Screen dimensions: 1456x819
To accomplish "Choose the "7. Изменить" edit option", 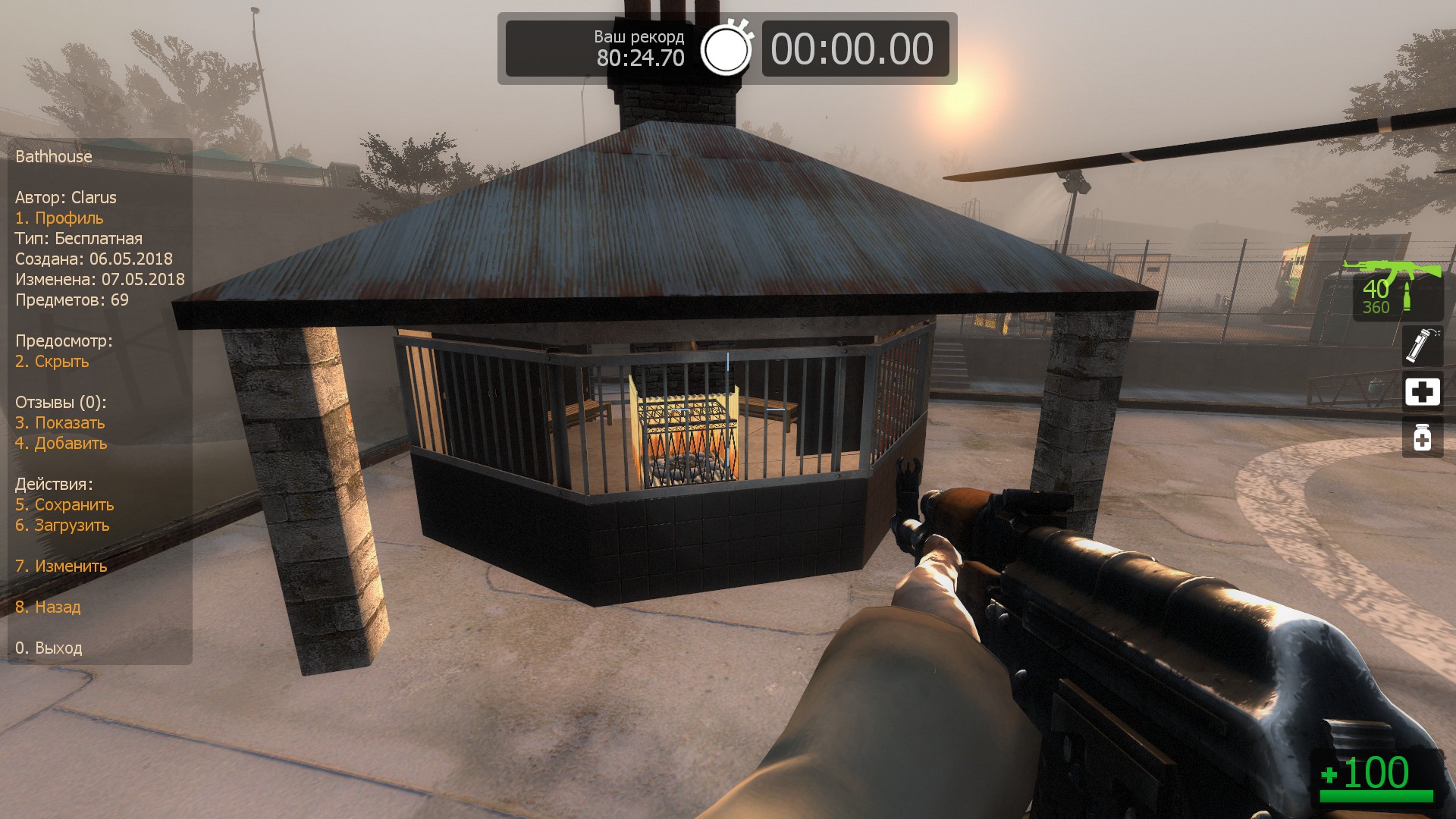I will [x=61, y=566].
